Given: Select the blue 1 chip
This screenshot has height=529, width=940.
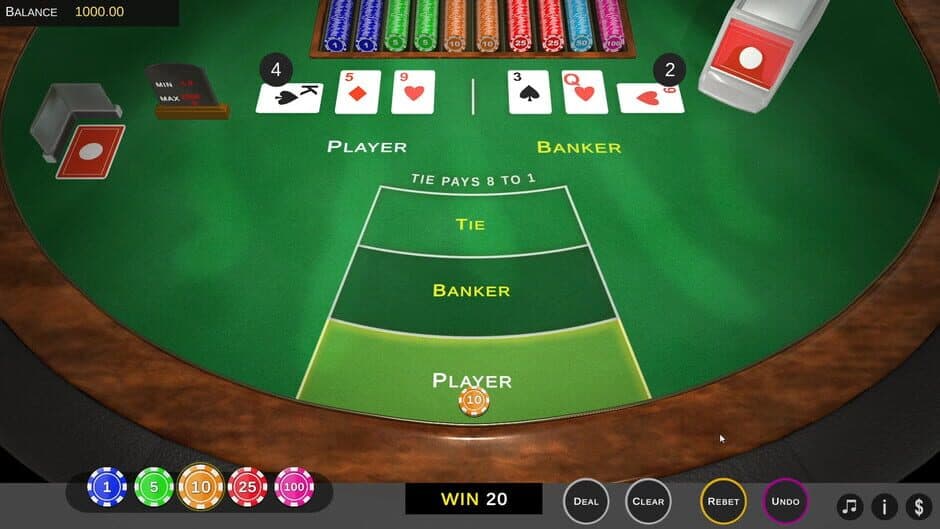Looking at the screenshot, I should (x=107, y=487).
